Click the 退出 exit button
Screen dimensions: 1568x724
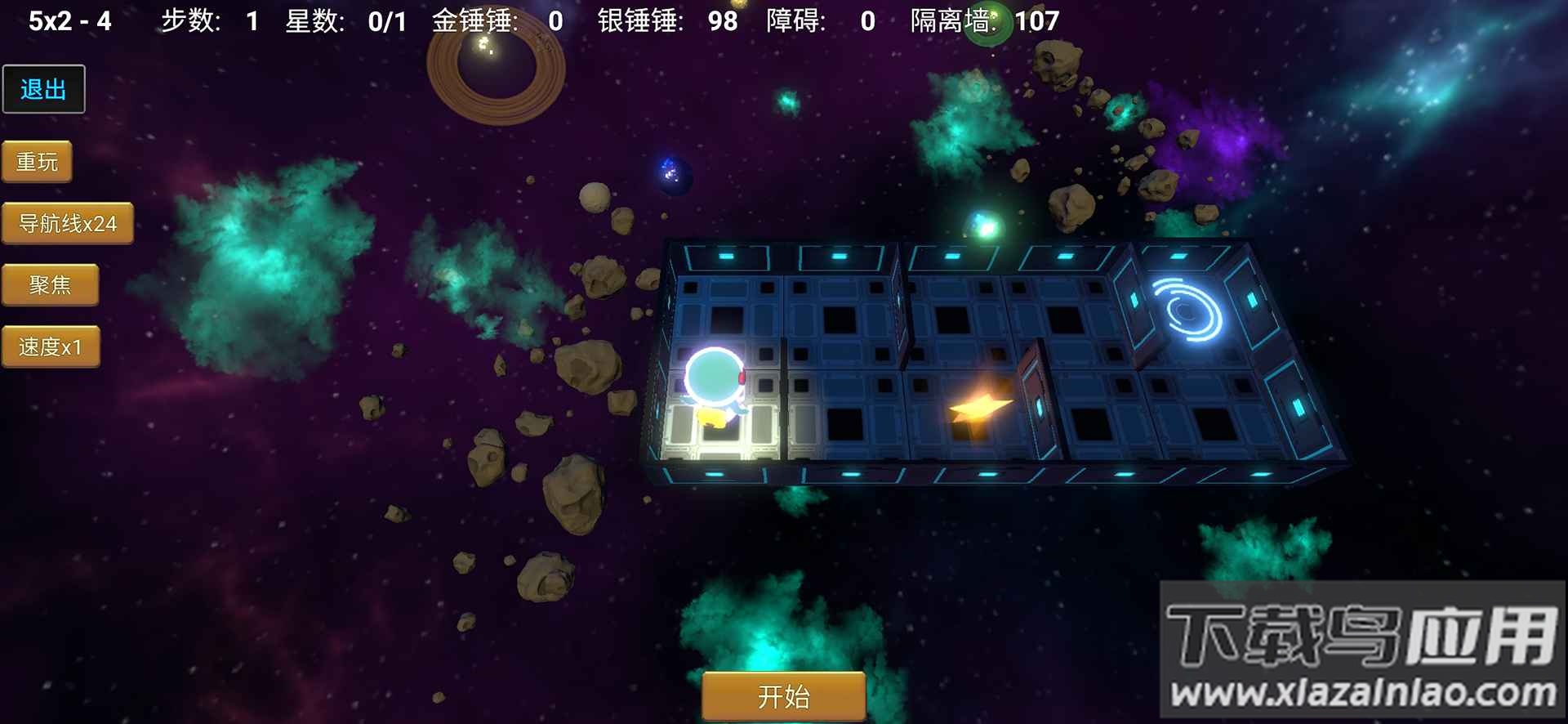(x=43, y=89)
